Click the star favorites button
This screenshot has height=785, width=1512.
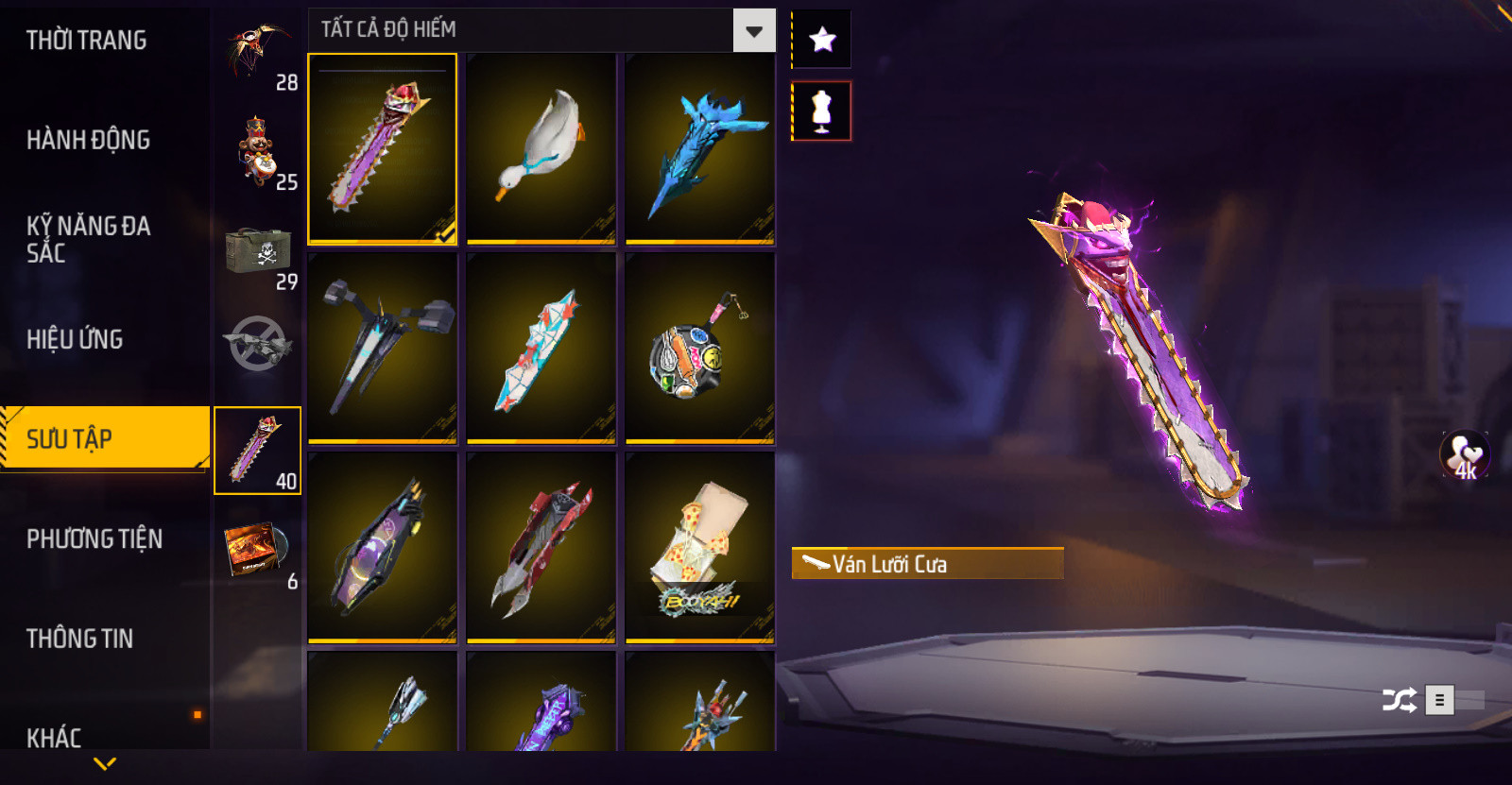coord(822,40)
